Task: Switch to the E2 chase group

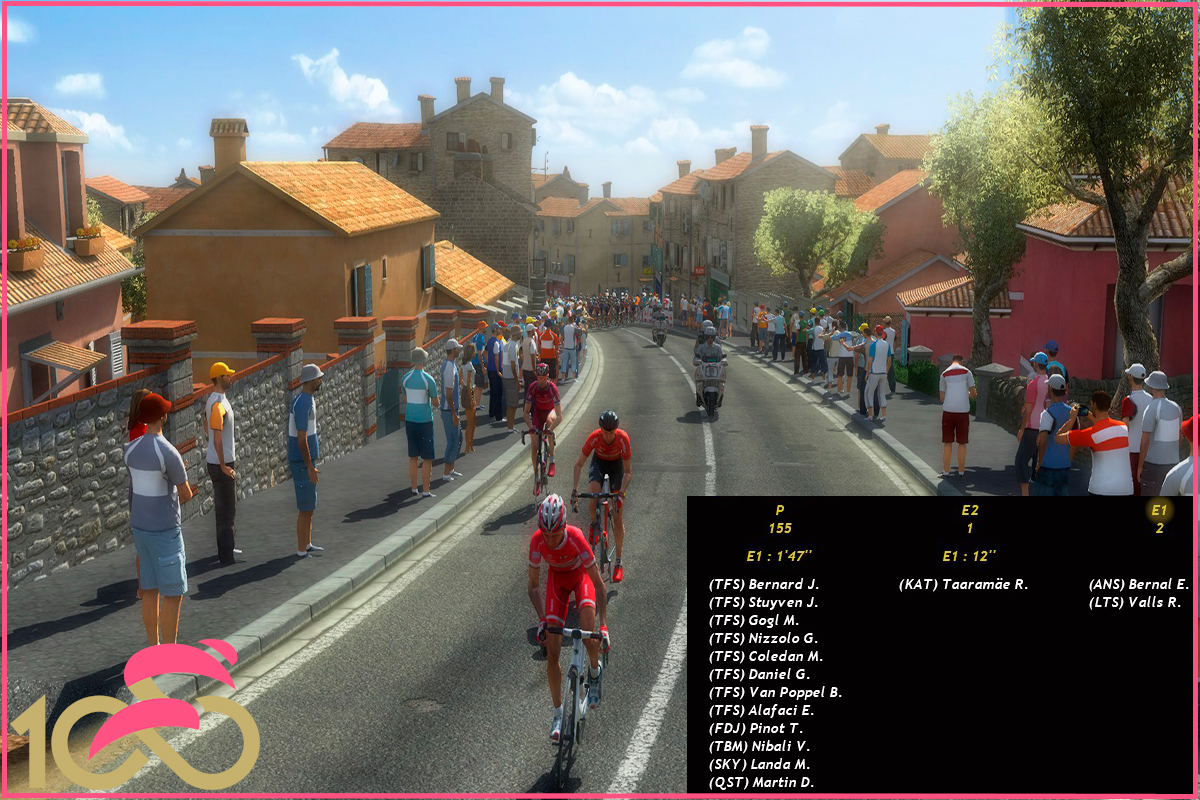Action: pos(969,510)
